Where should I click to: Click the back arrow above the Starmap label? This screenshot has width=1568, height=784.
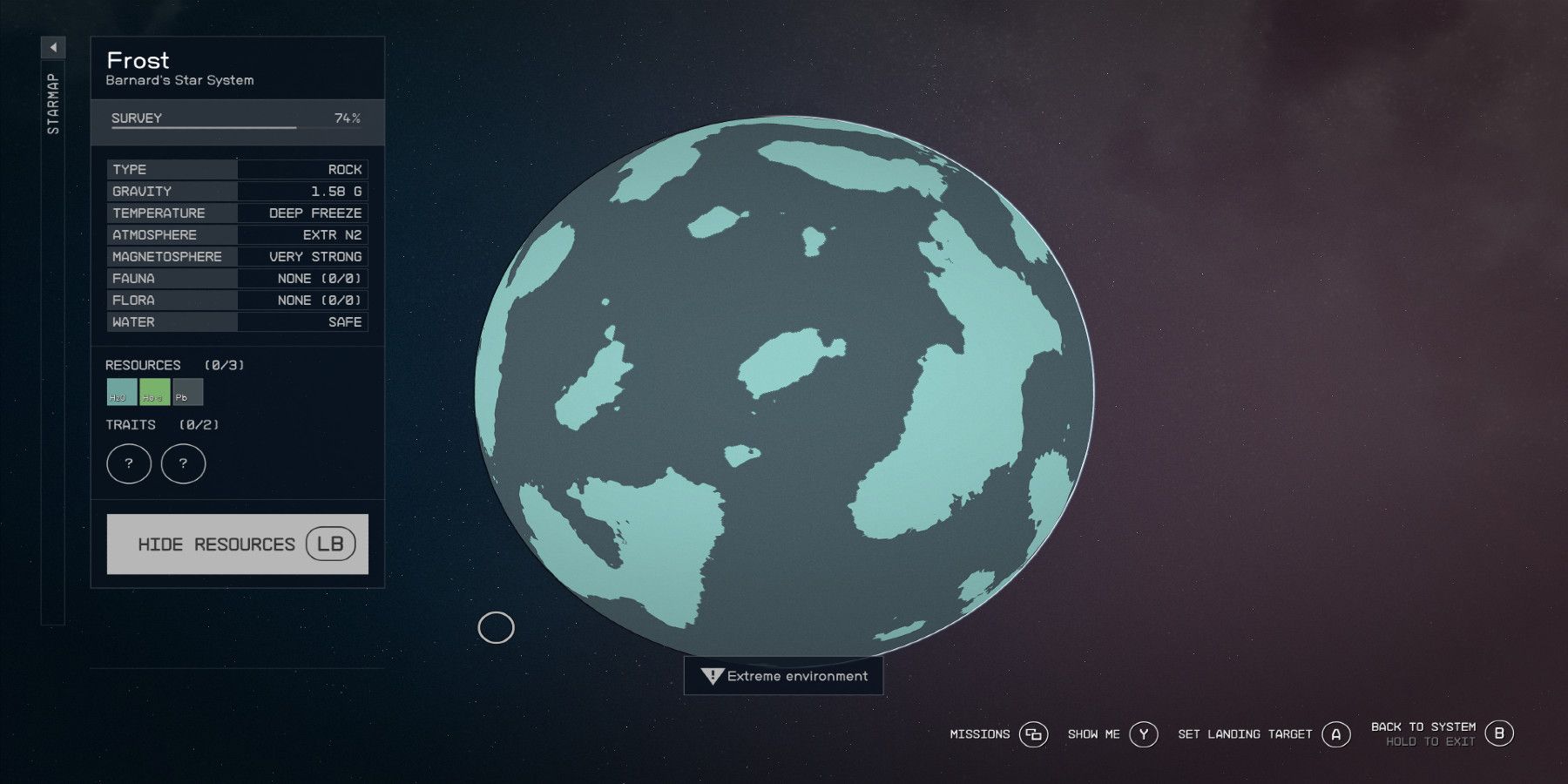52,48
